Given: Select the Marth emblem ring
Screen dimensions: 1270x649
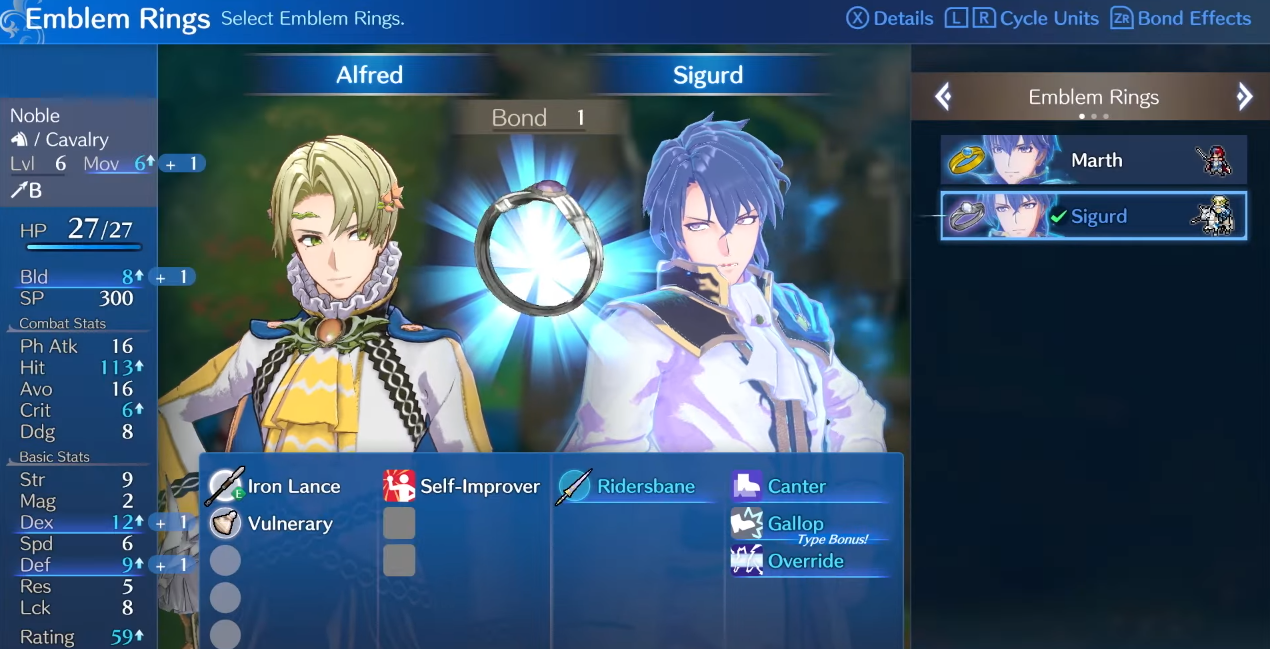Looking at the screenshot, I should (1093, 160).
